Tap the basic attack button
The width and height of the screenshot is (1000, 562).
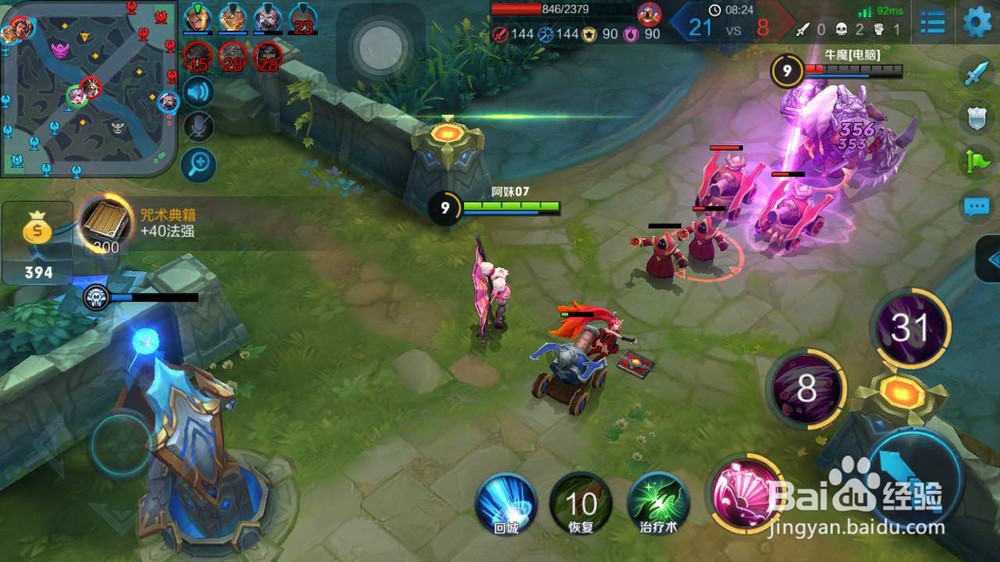point(915,478)
